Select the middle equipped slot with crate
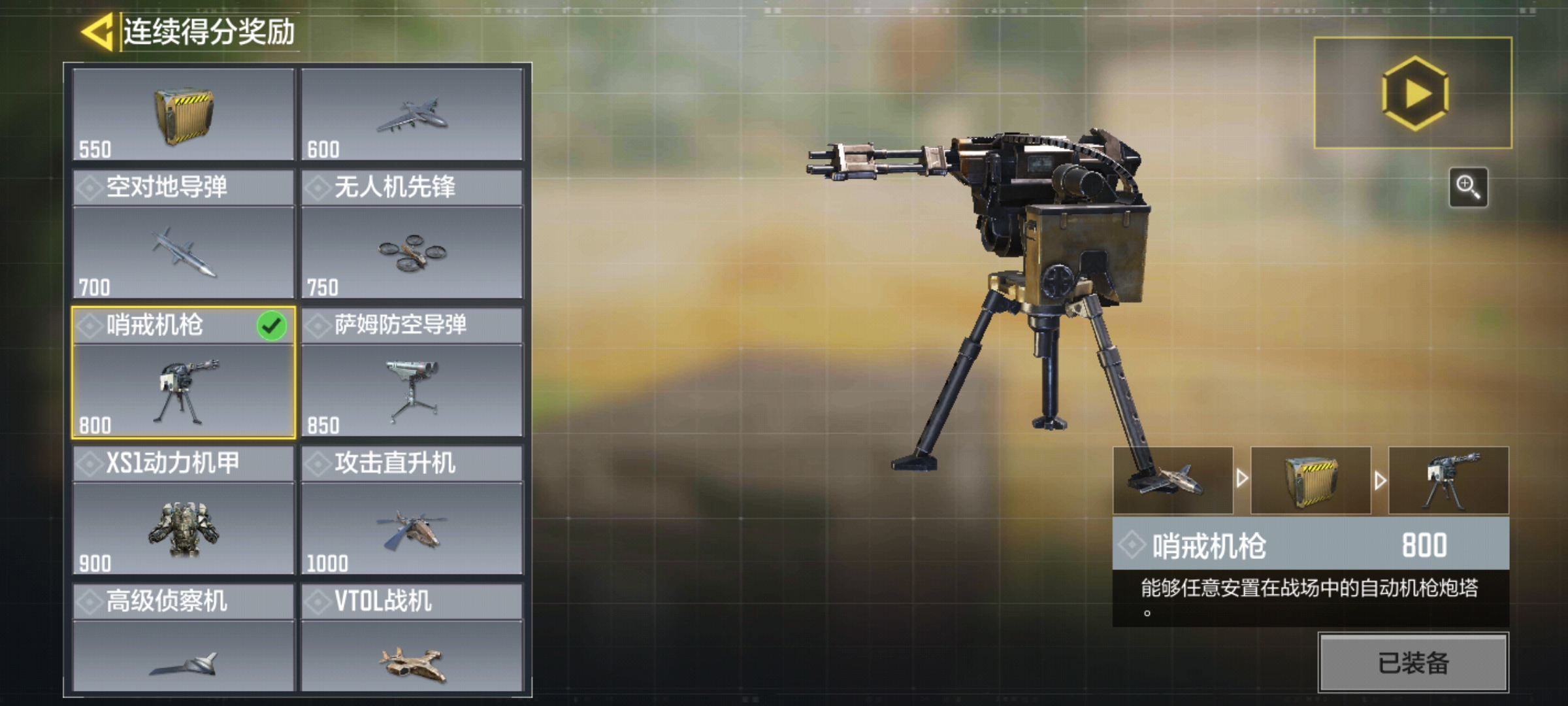The image size is (1568, 706). coord(1311,480)
